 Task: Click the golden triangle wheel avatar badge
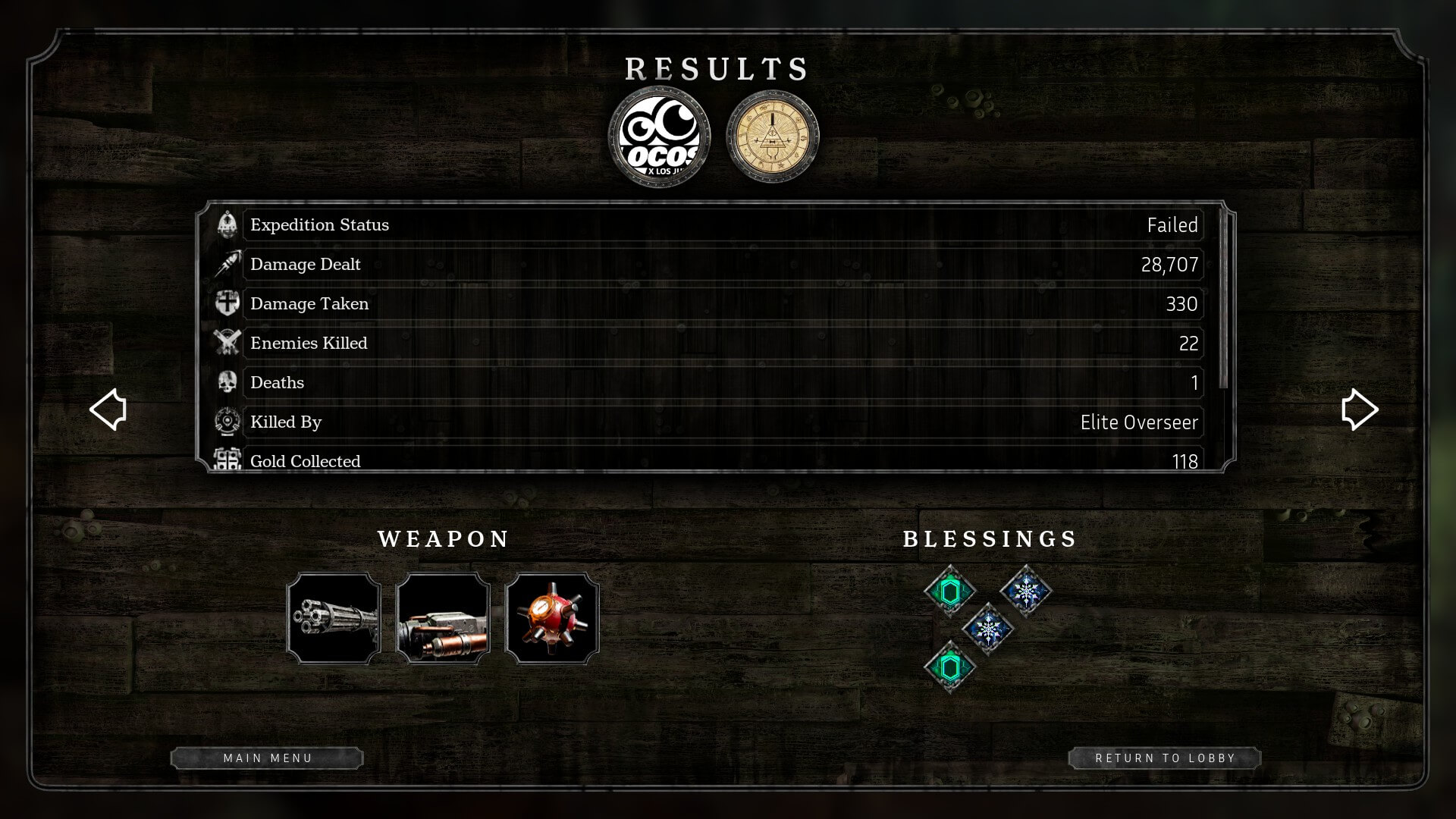pos(773,137)
